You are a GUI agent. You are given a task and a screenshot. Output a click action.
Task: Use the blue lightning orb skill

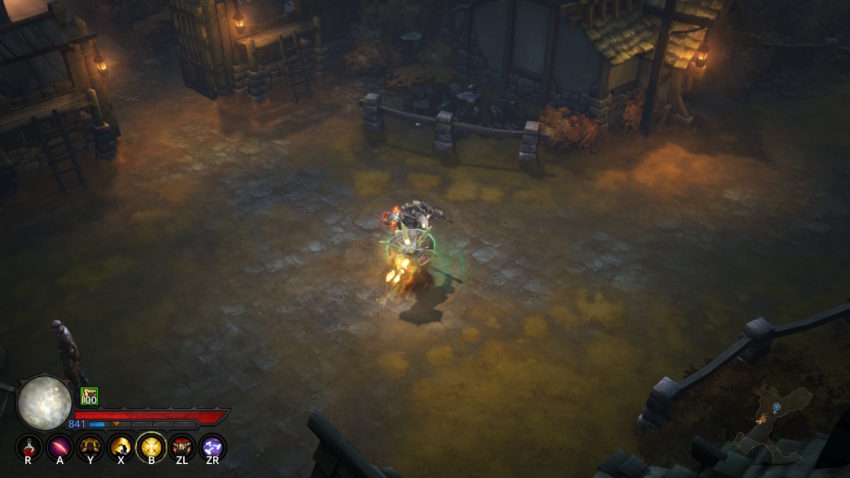(212, 446)
